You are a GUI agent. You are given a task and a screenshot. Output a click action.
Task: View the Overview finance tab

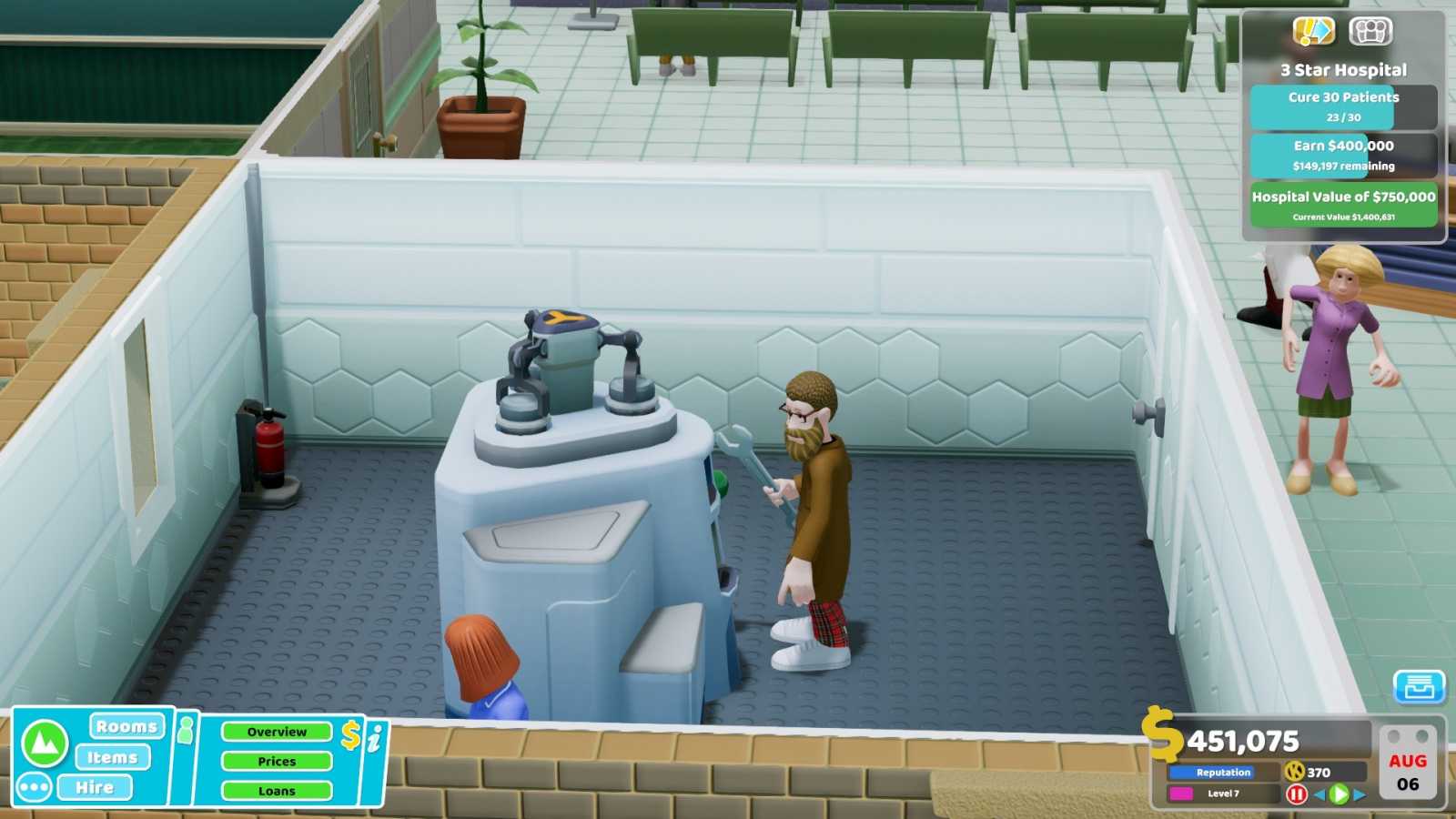click(278, 732)
